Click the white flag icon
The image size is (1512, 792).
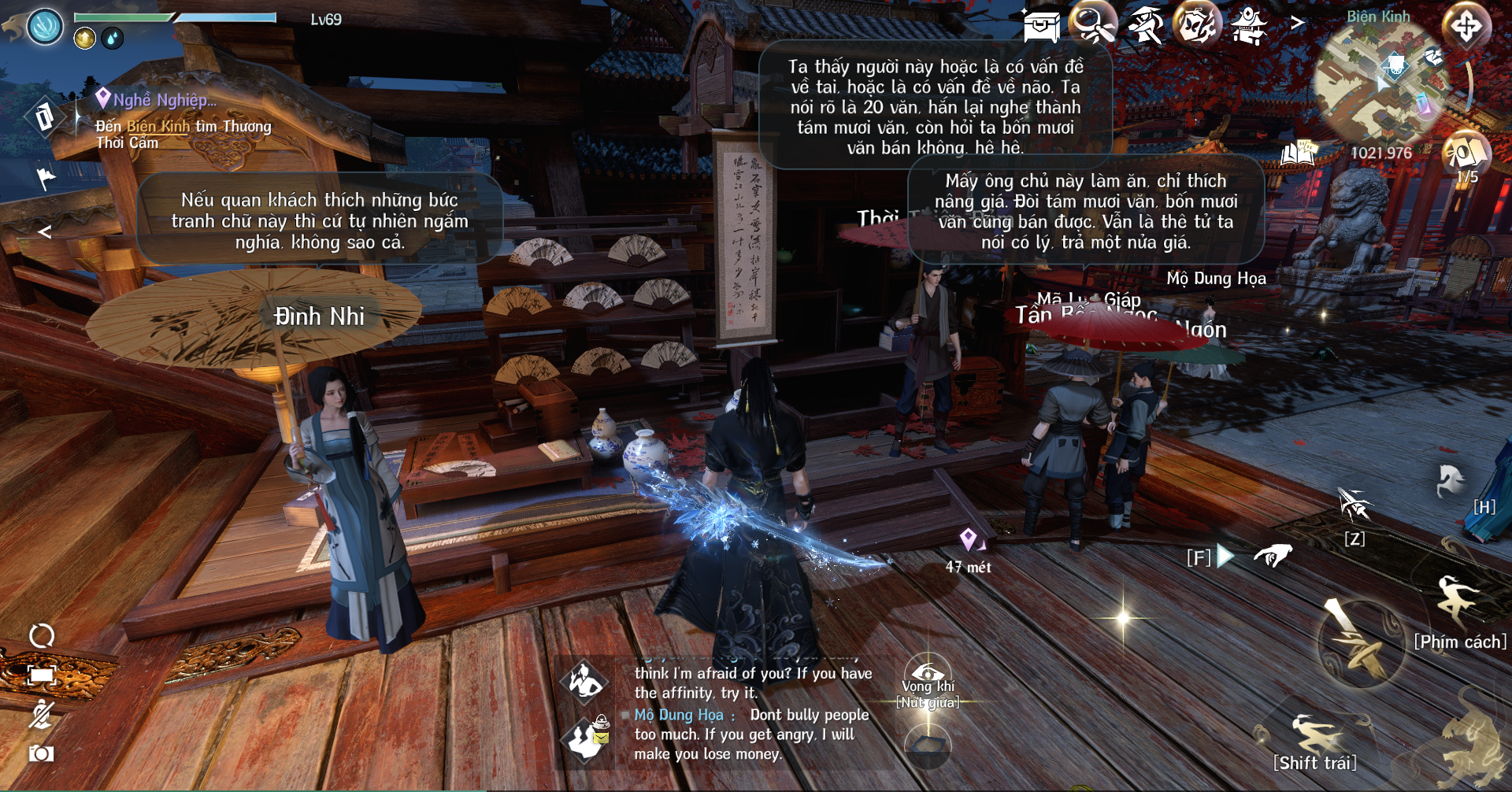[46, 179]
